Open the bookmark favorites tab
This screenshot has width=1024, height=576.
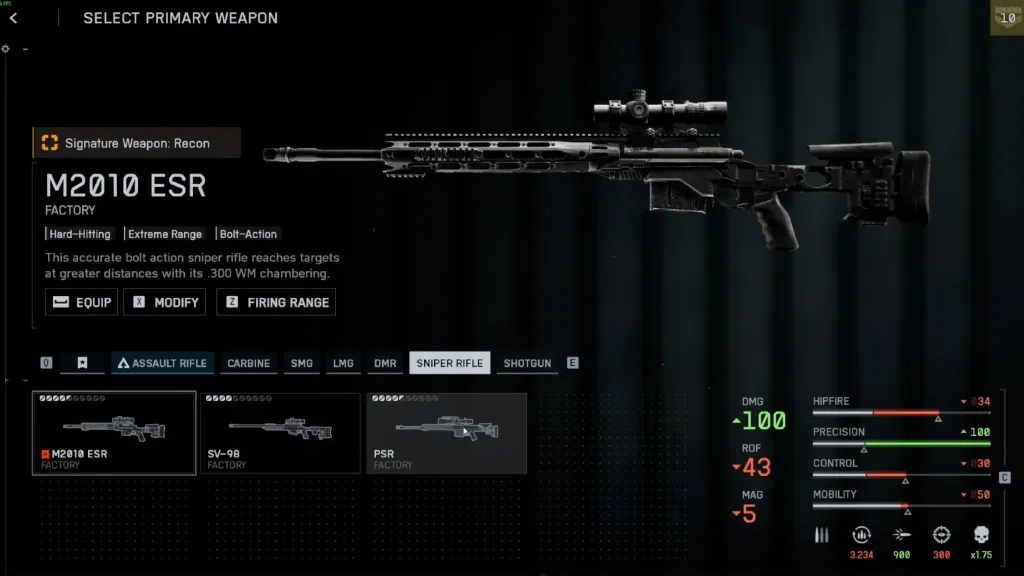tap(82, 363)
